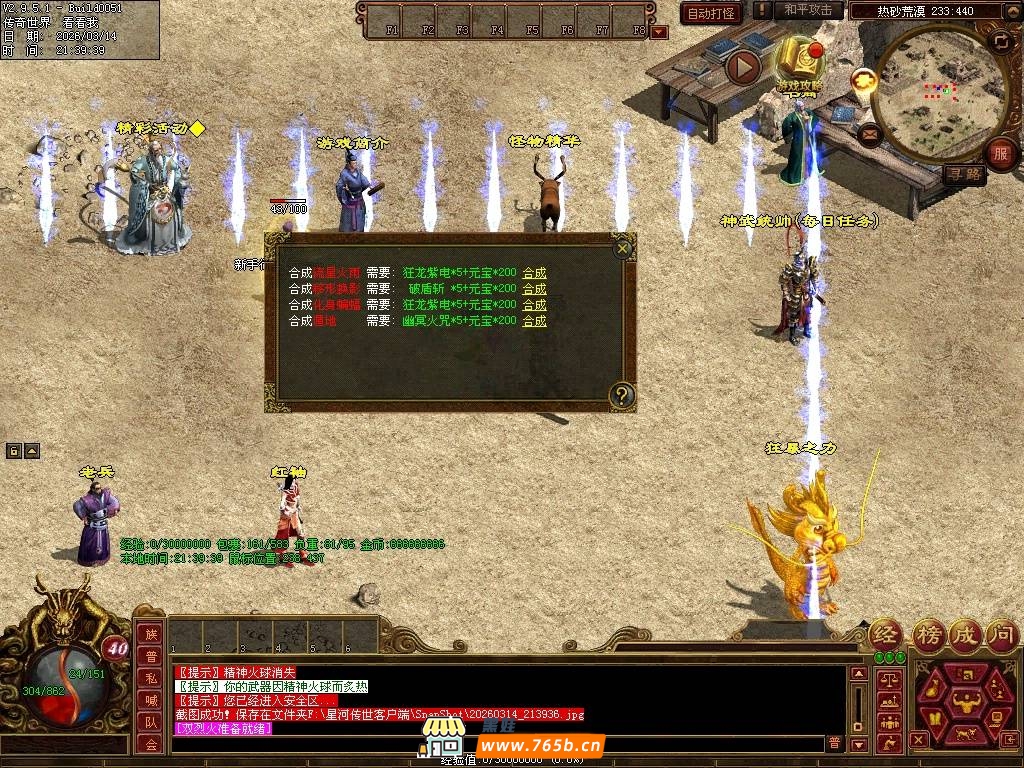Click the 经 round button
Viewport: 1024px width, 768px height.
tap(886, 634)
